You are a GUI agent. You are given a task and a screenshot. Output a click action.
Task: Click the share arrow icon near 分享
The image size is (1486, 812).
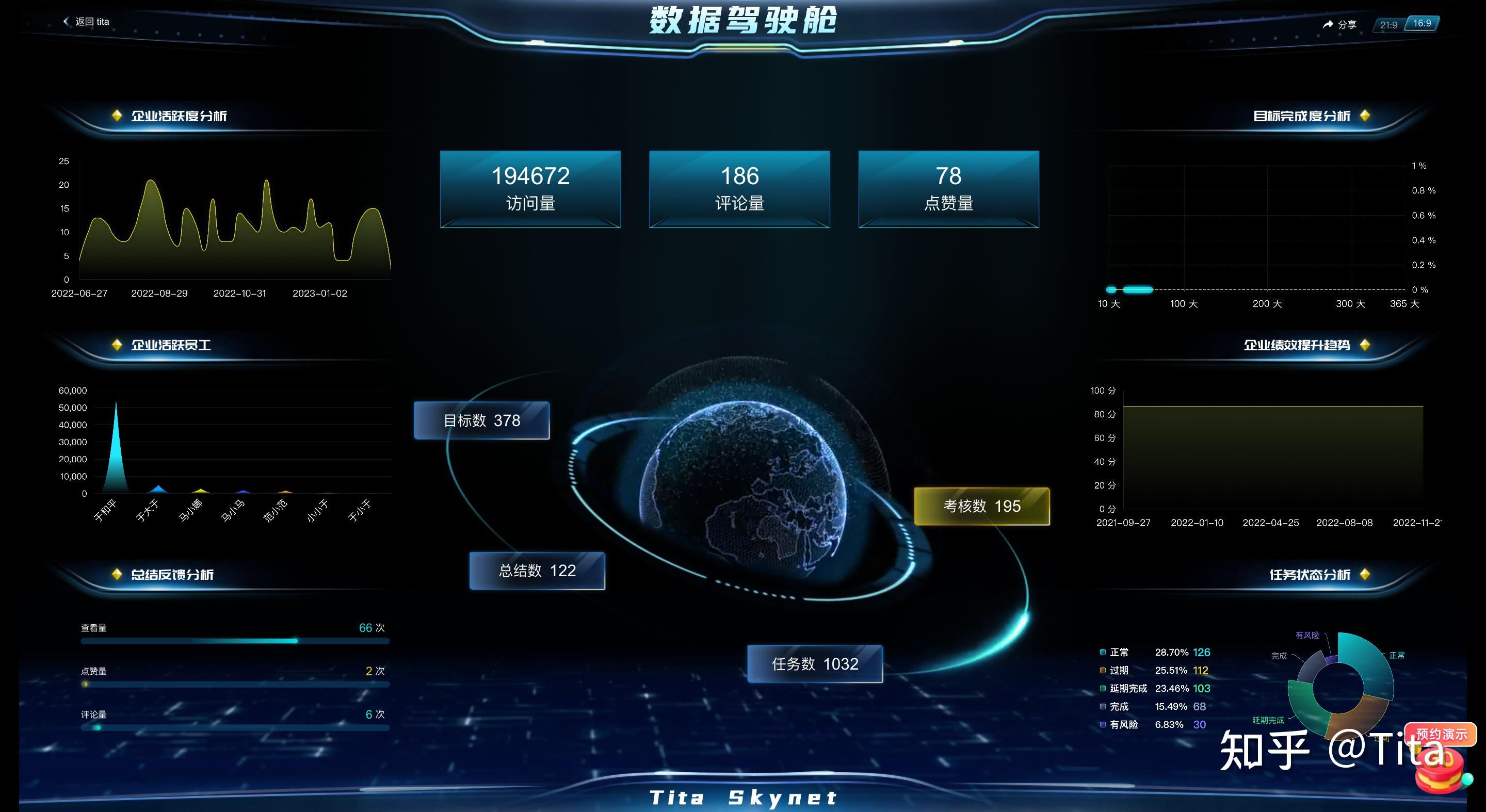(1328, 25)
